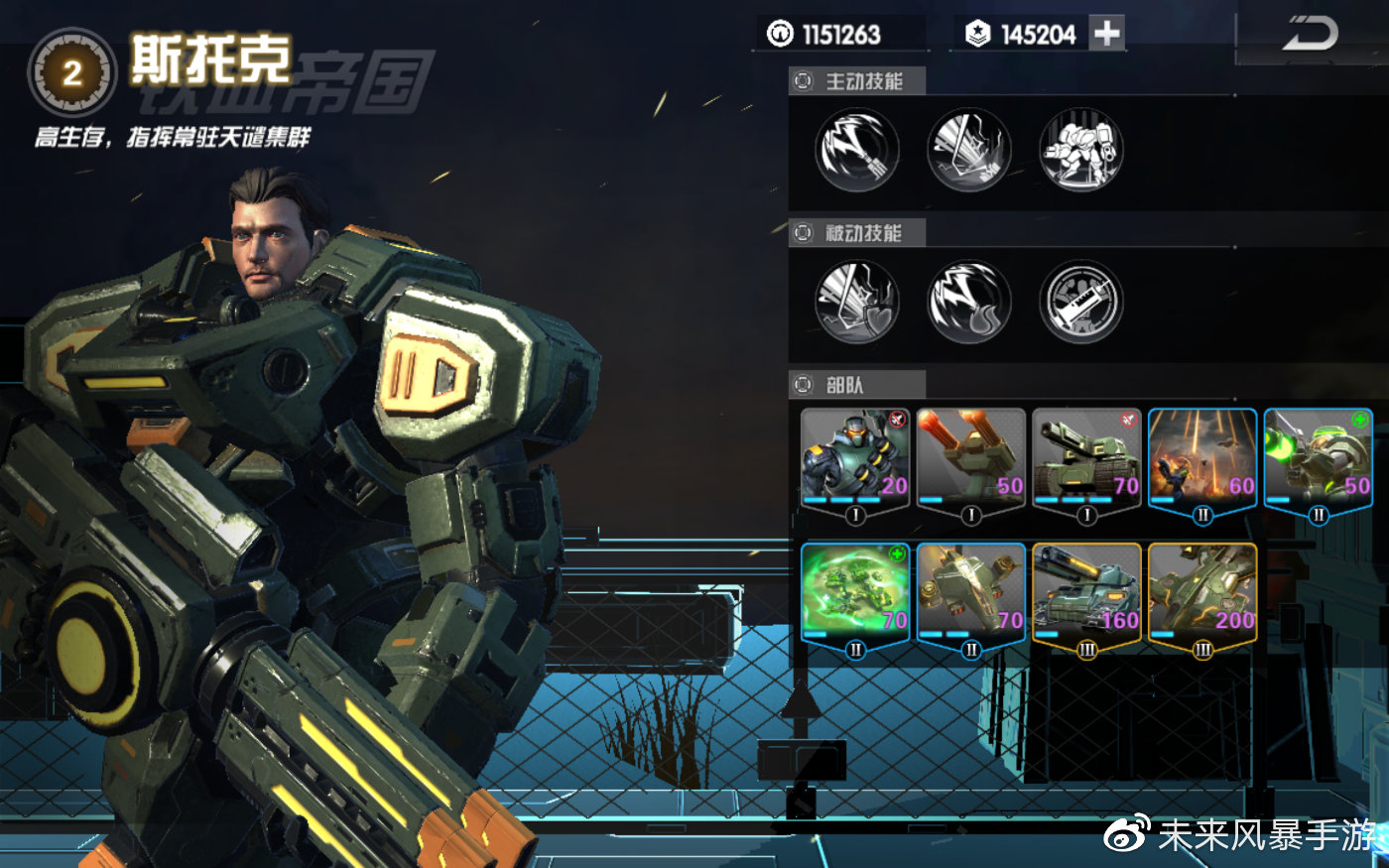View the syringe passive skill
This screenshot has height=868, width=1389.
1081,302
